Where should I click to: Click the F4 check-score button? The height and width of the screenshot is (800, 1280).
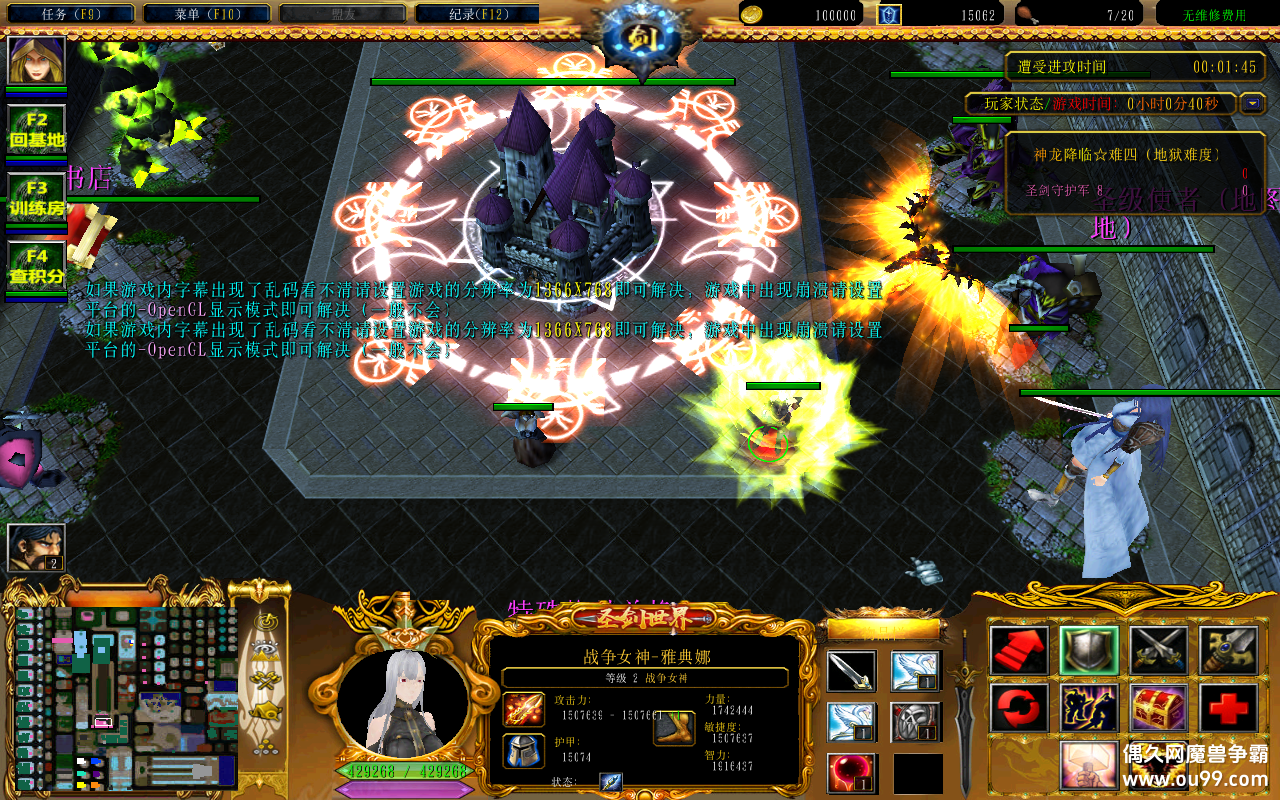[37, 266]
